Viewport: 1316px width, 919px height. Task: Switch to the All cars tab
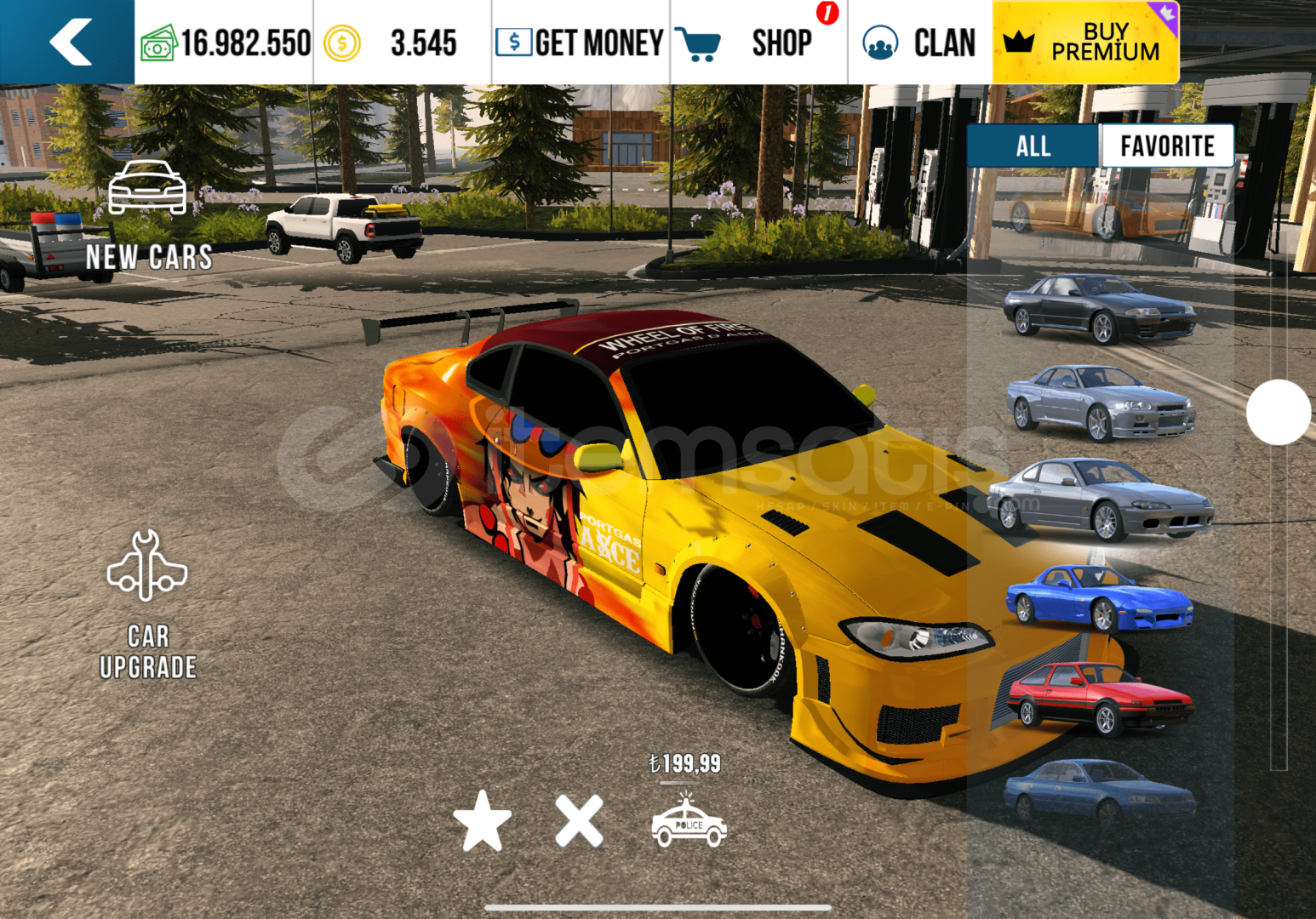[x=1033, y=146]
